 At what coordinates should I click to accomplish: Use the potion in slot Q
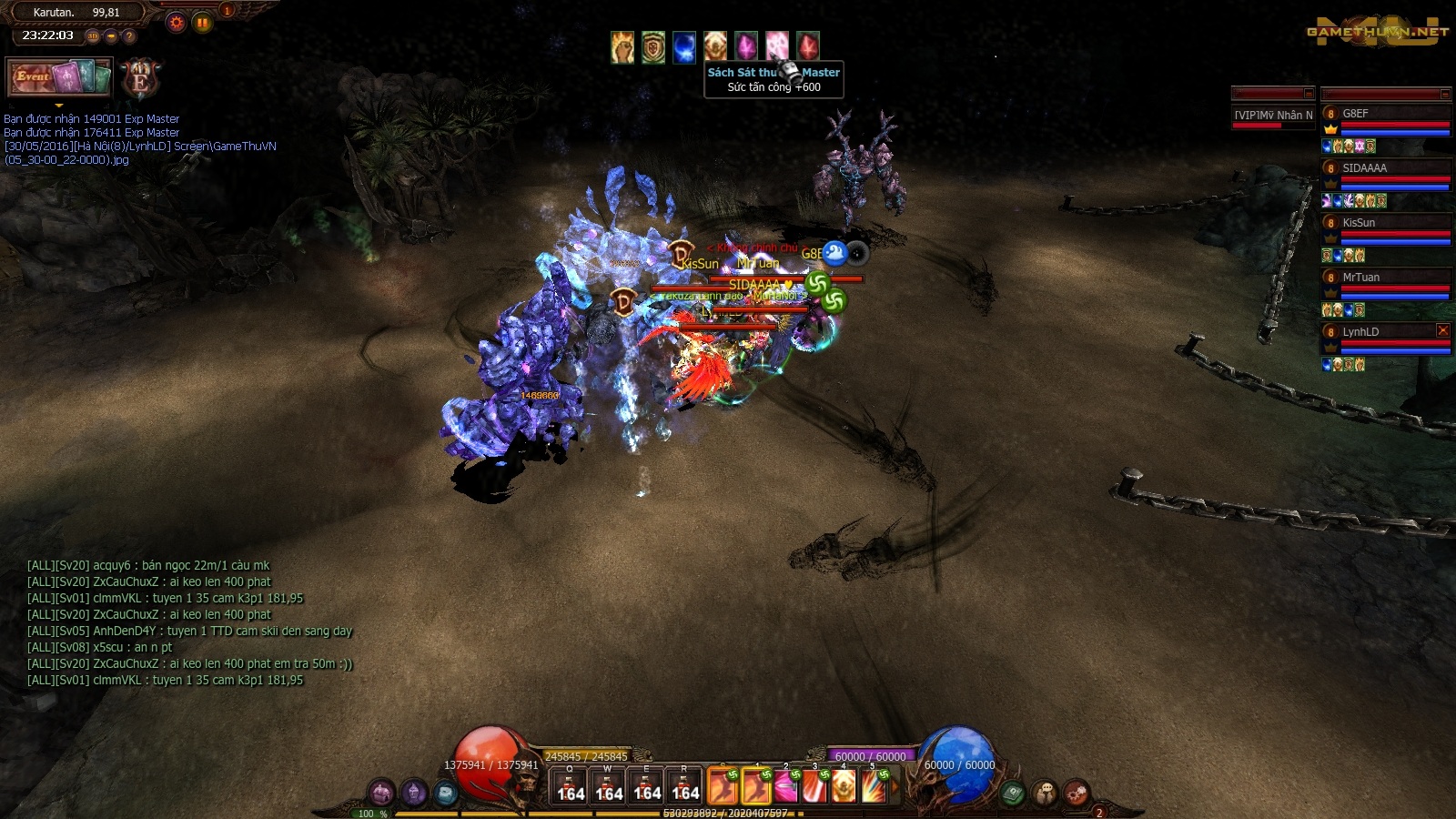pos(571,787)
